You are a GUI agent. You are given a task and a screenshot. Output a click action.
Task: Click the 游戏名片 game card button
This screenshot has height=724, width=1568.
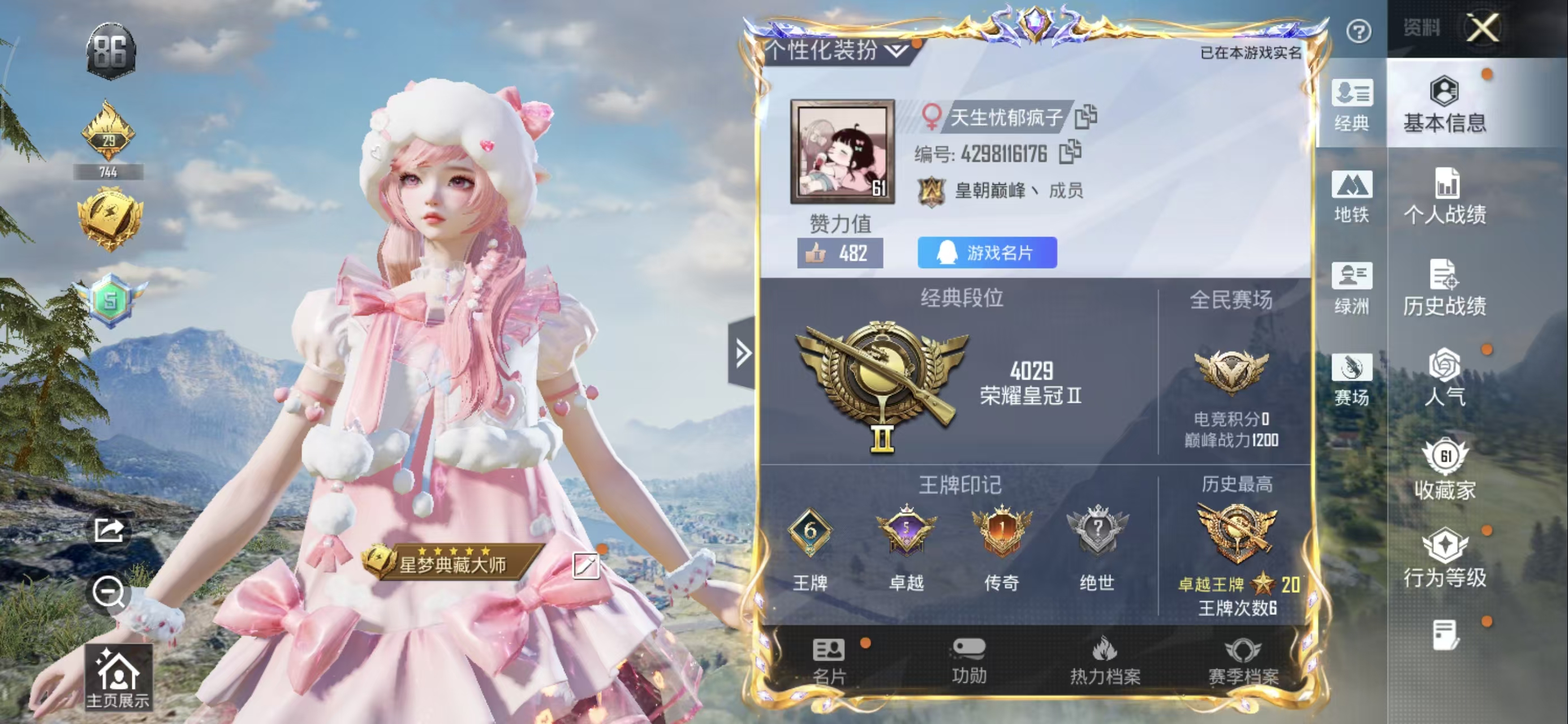coord(987,253)
